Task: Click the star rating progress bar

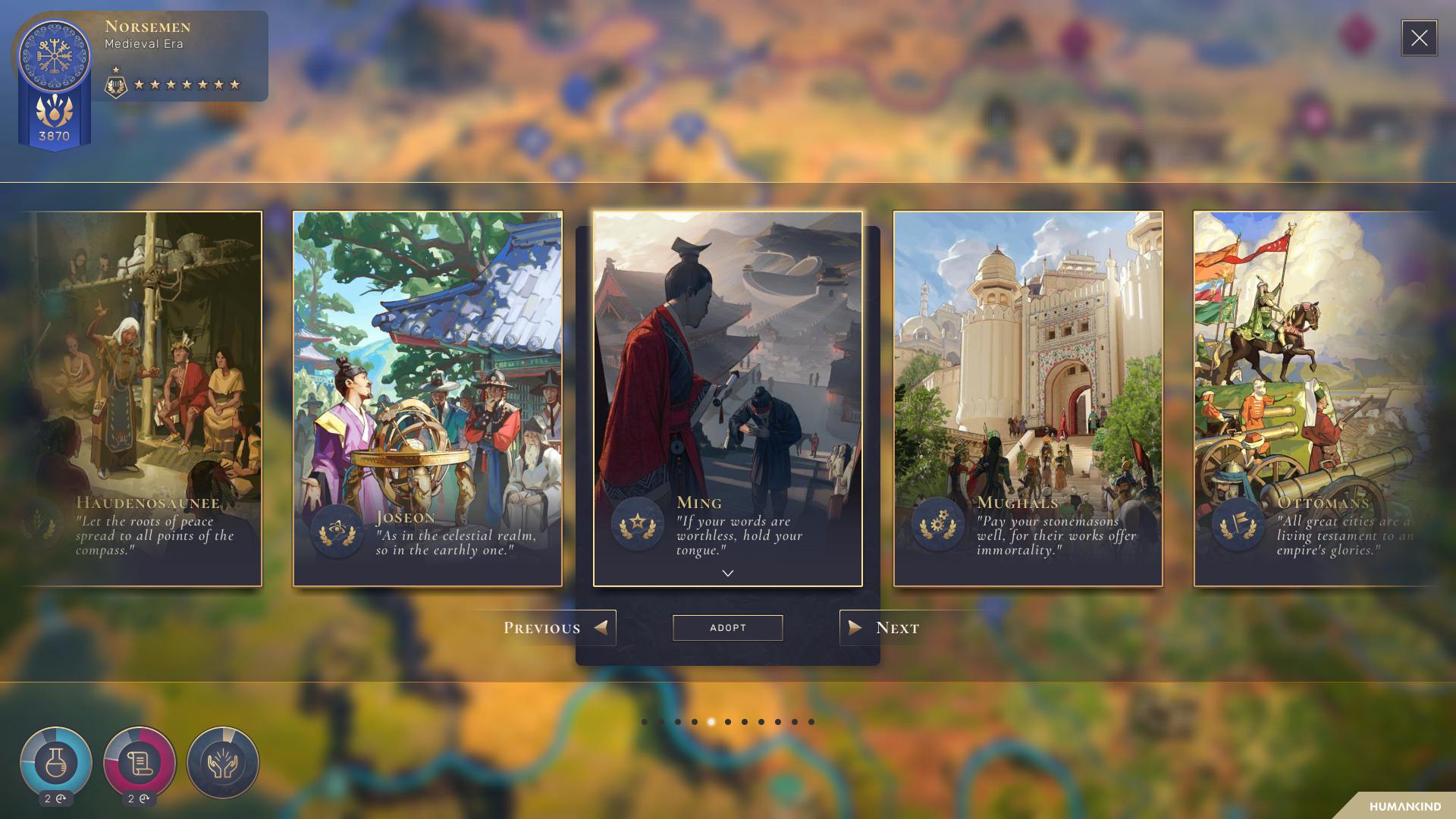Action: tap(182, 83)
